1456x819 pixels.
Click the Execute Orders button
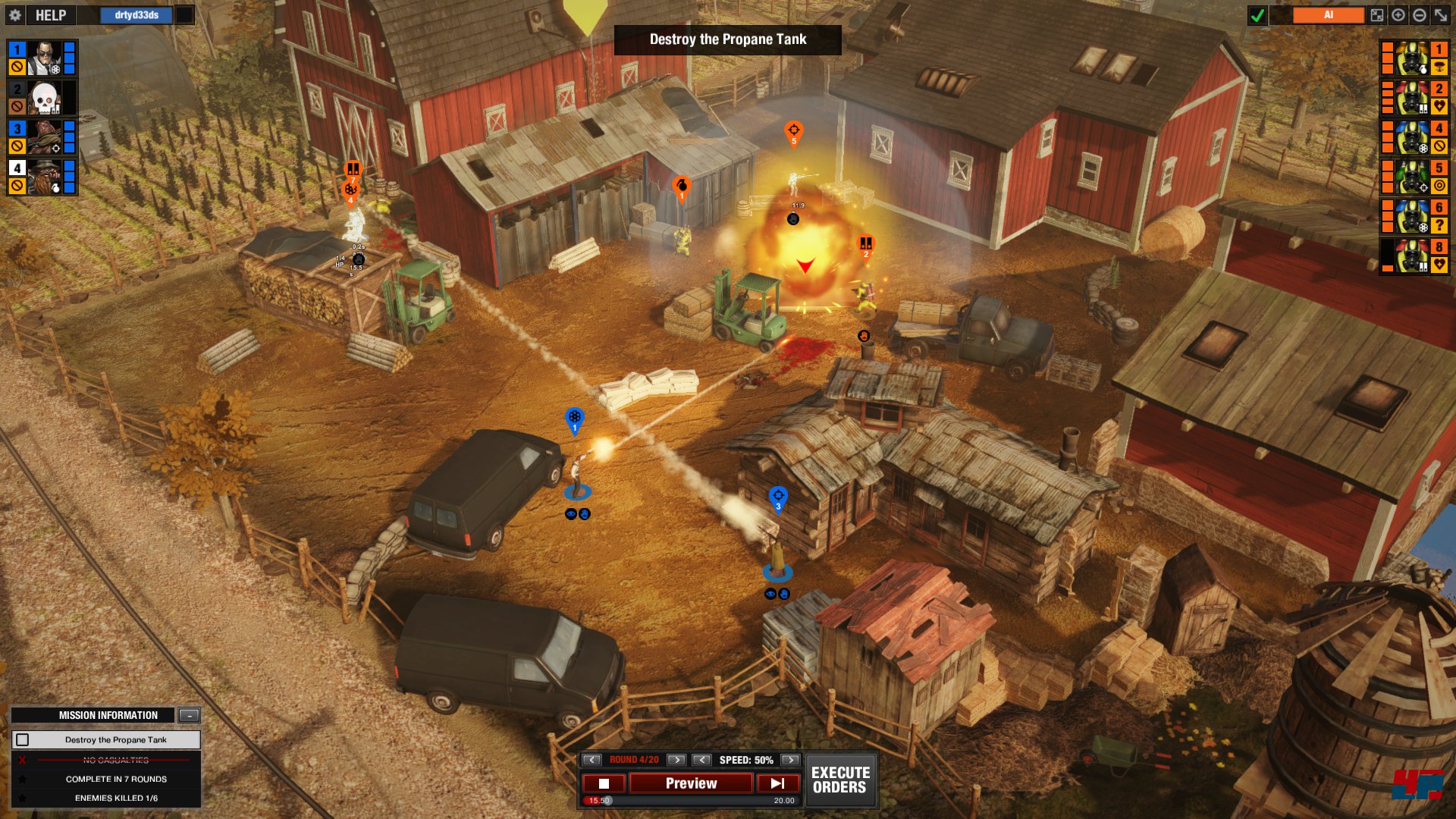point(840,780)
